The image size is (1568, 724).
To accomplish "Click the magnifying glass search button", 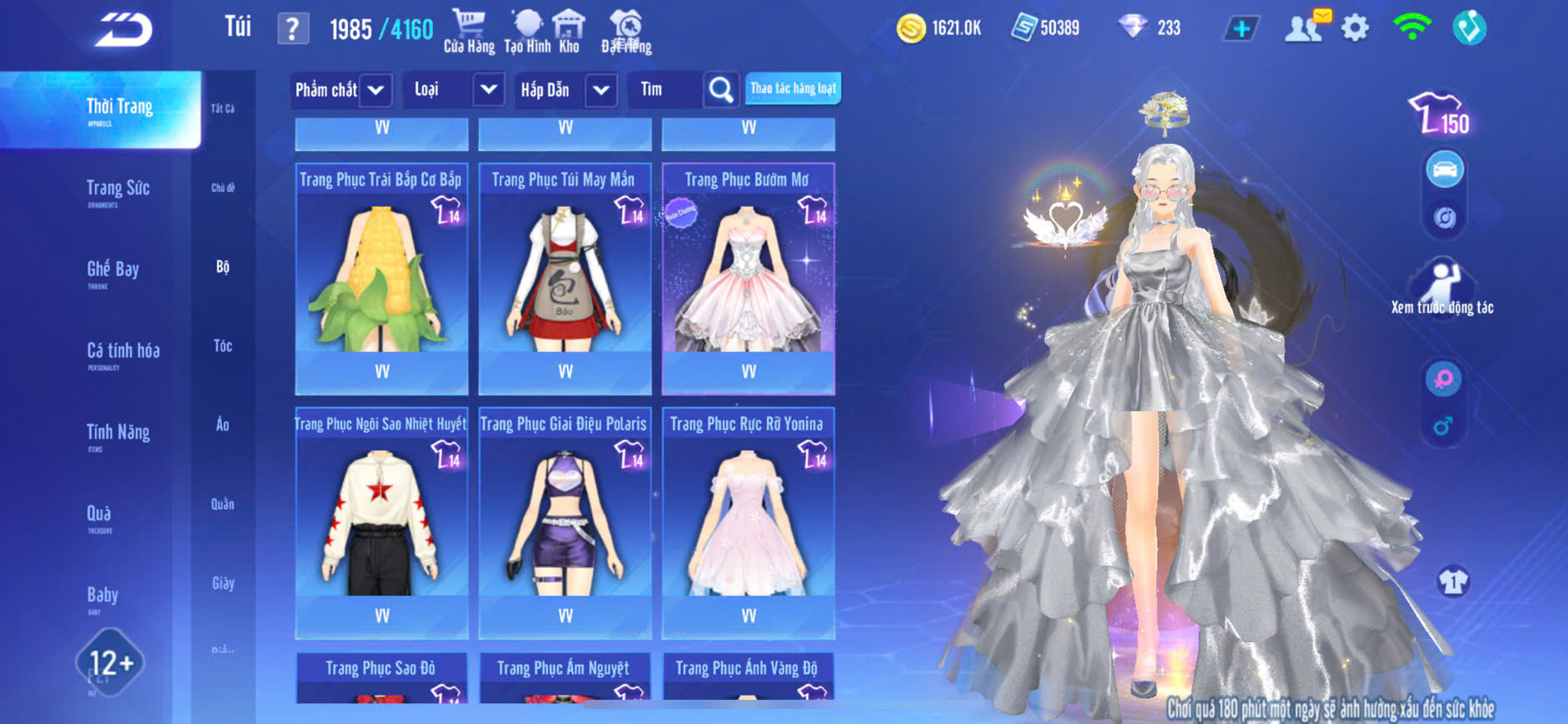I will click(x=721, y=90).
